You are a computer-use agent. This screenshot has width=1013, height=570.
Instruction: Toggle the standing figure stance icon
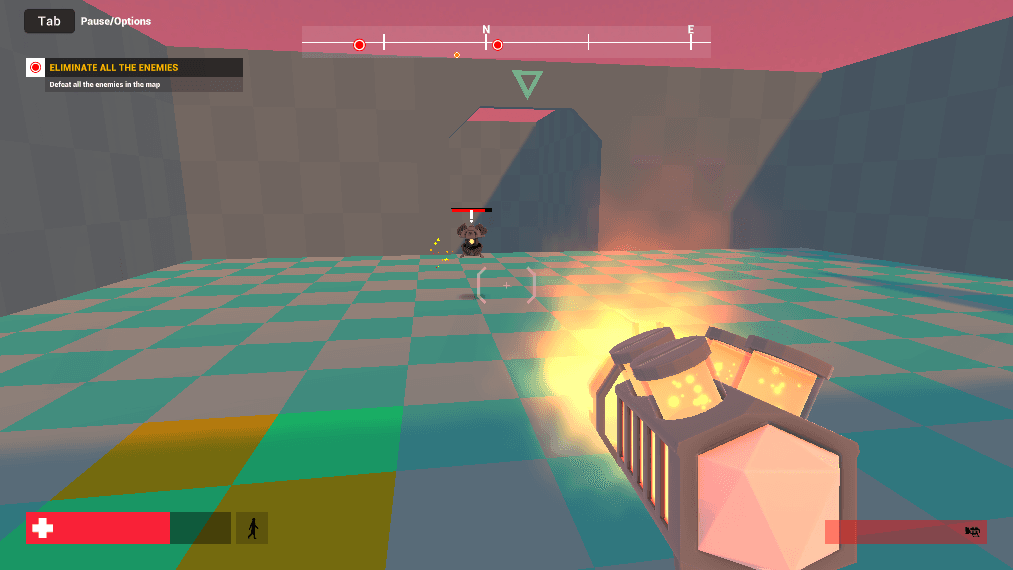pos(252,528)
